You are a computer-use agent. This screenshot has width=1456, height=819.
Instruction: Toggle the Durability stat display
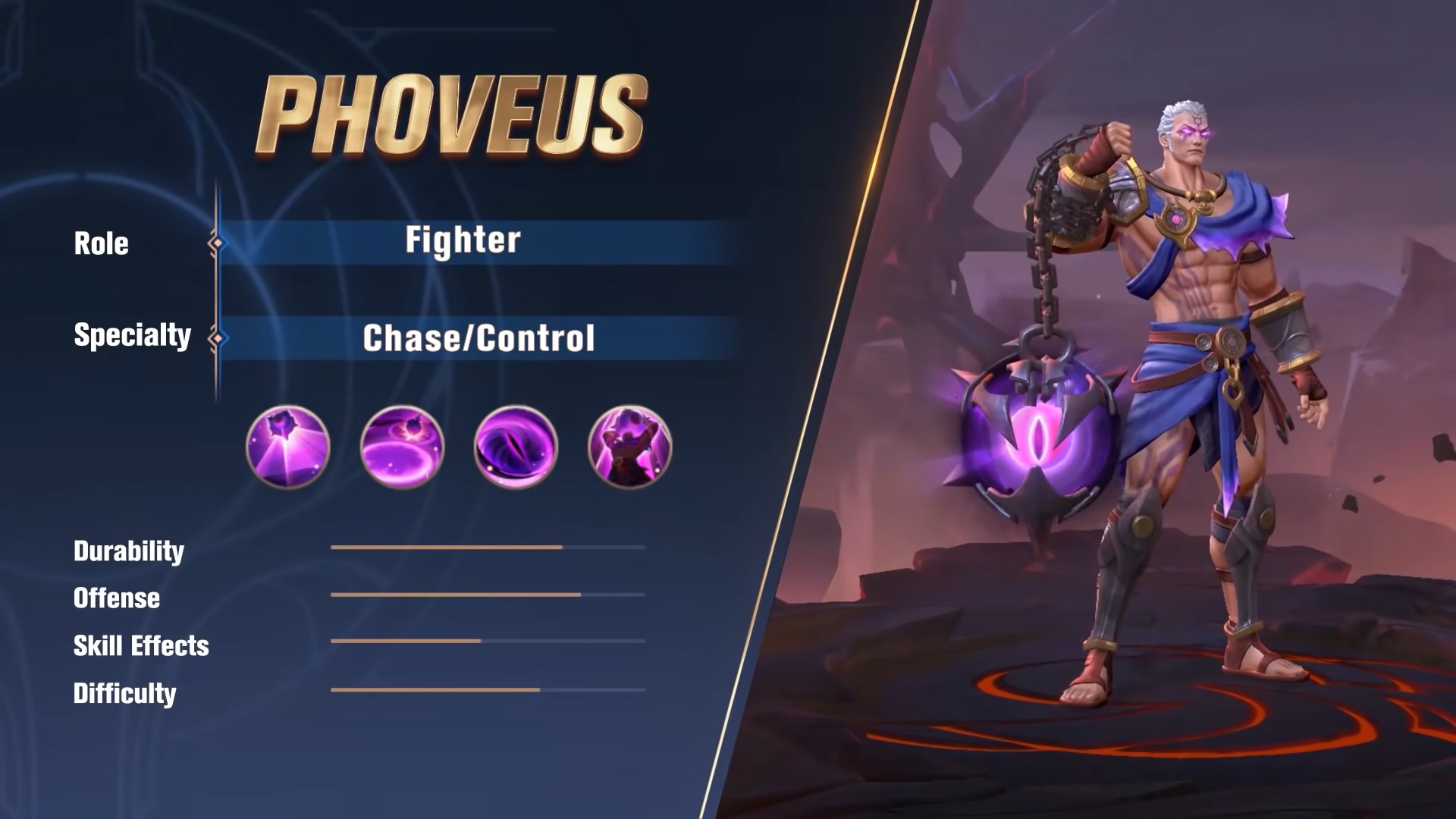click(x=485, y=548)
